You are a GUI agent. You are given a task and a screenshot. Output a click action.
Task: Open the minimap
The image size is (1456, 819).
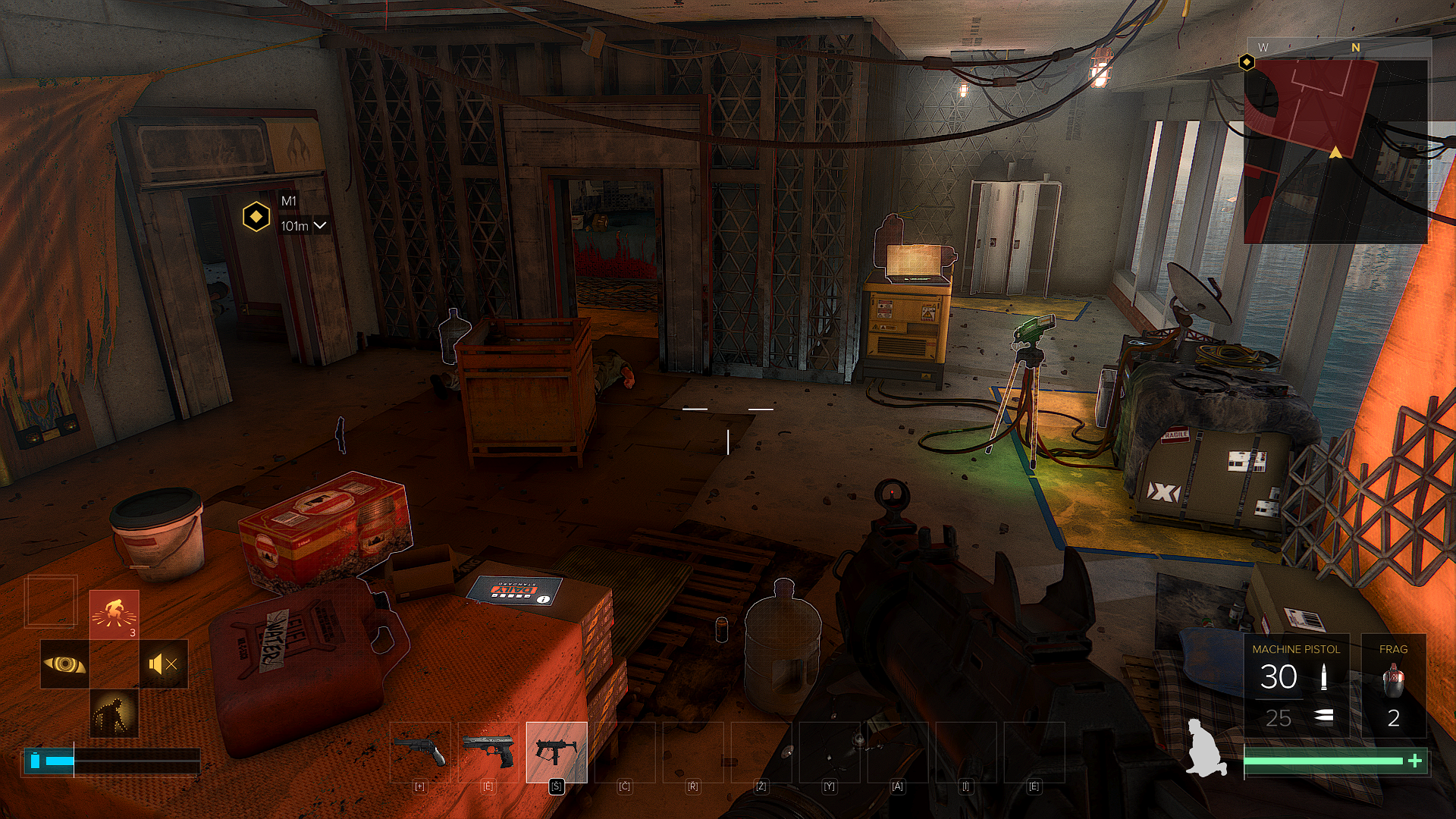[1336, 144]
